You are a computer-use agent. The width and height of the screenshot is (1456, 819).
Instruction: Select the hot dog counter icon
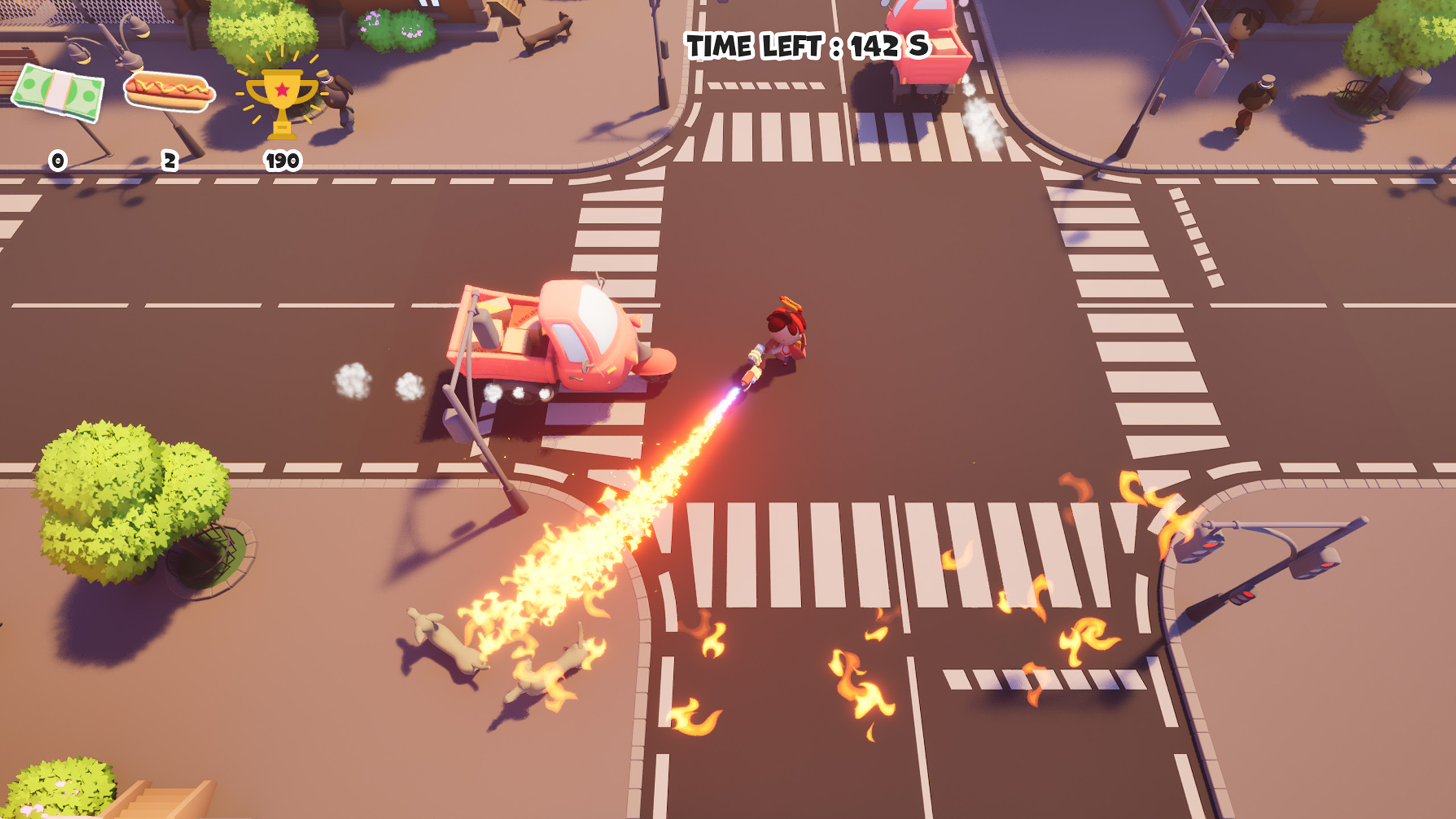tap(169, 93)
